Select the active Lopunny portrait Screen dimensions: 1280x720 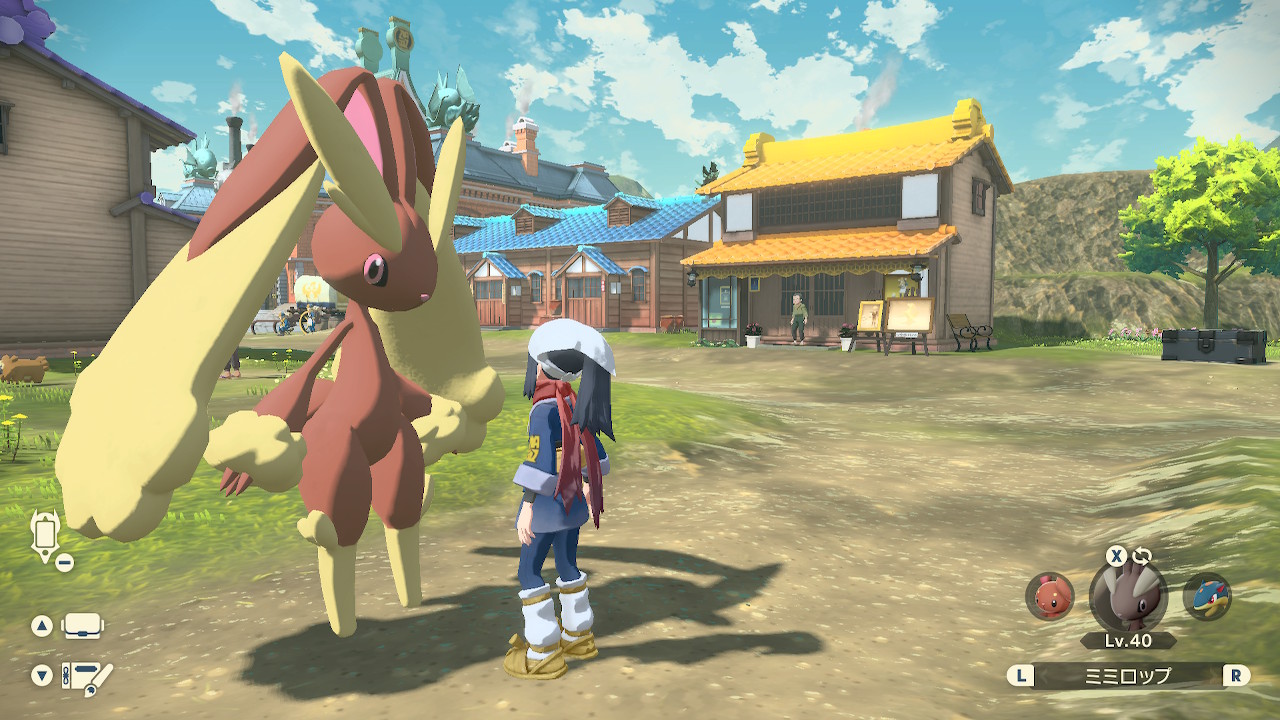click(1128, 596)
